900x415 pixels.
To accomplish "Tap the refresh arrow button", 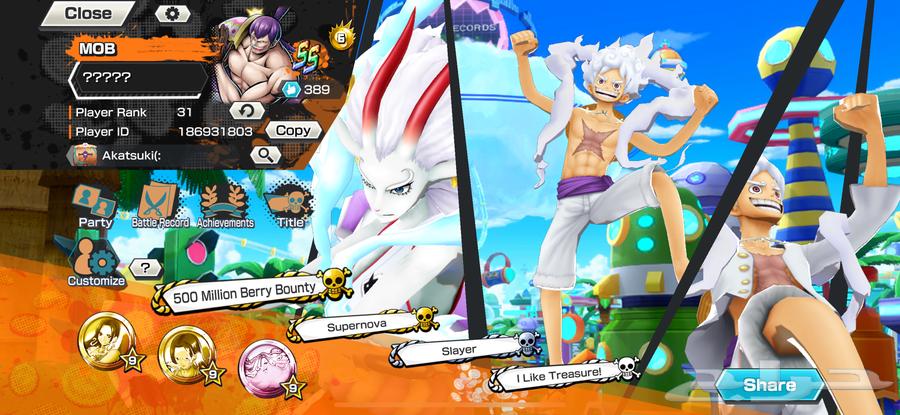I will coord(246,110).
